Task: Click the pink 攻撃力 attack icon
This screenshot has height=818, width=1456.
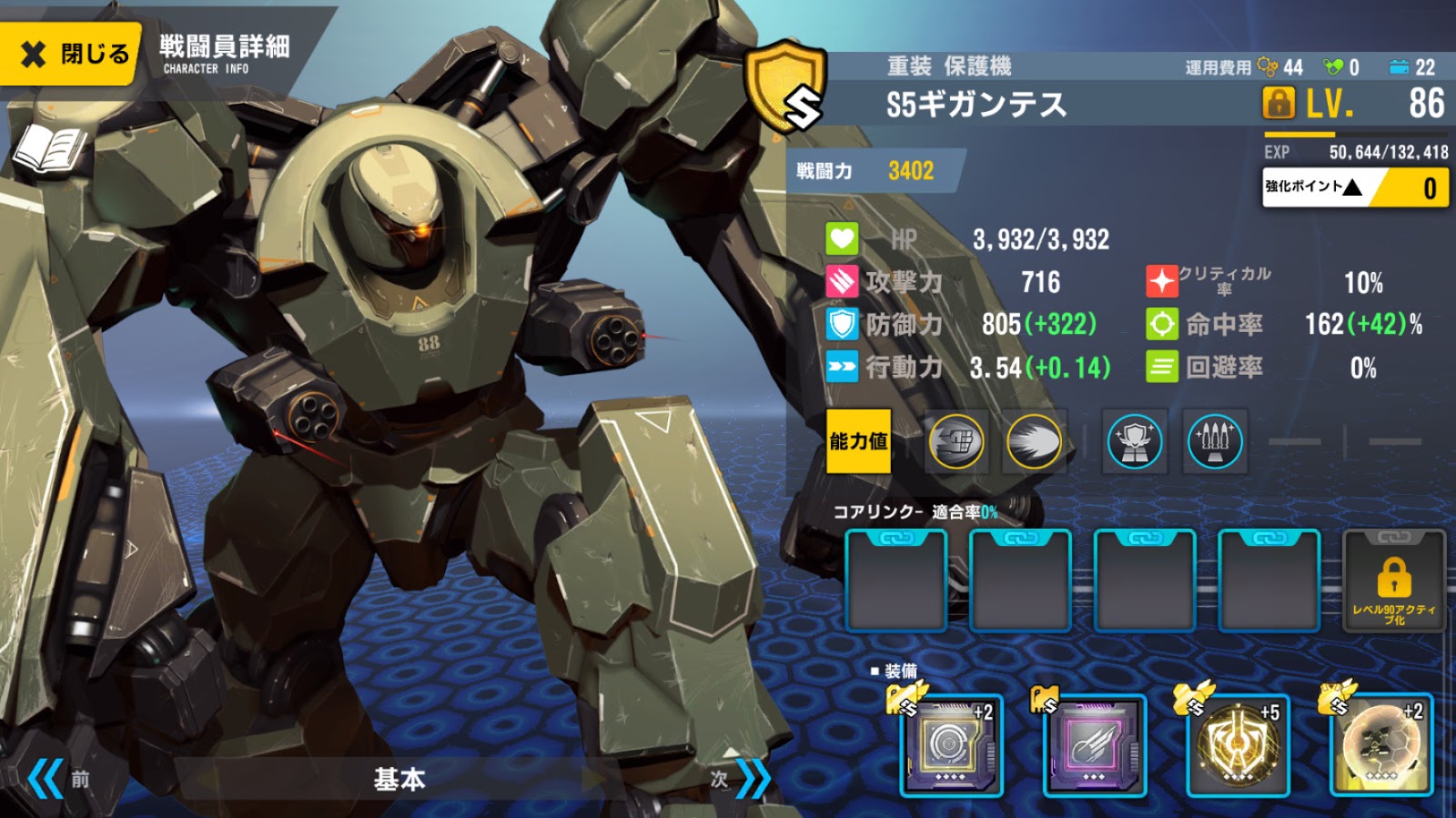Action: (x=842, y=282)
